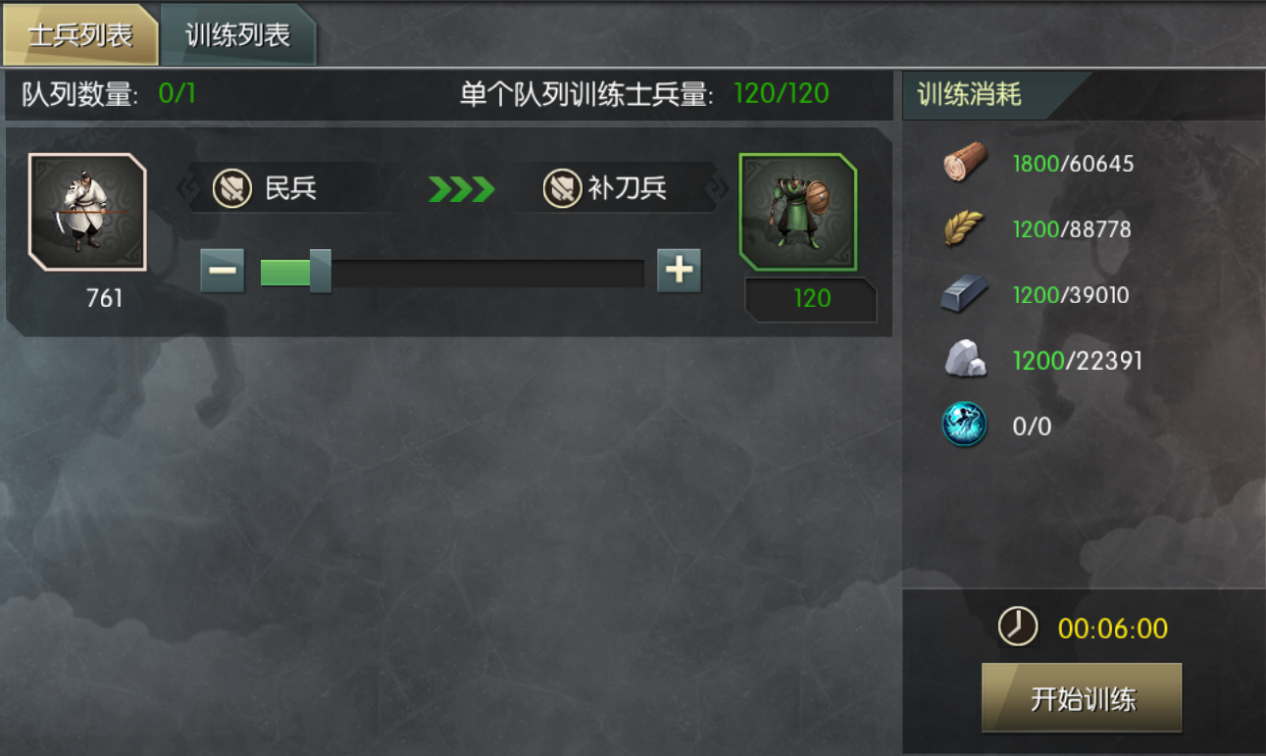
Task: Switch to the 士兵列表 tab
Action: [x=80, y=36]
